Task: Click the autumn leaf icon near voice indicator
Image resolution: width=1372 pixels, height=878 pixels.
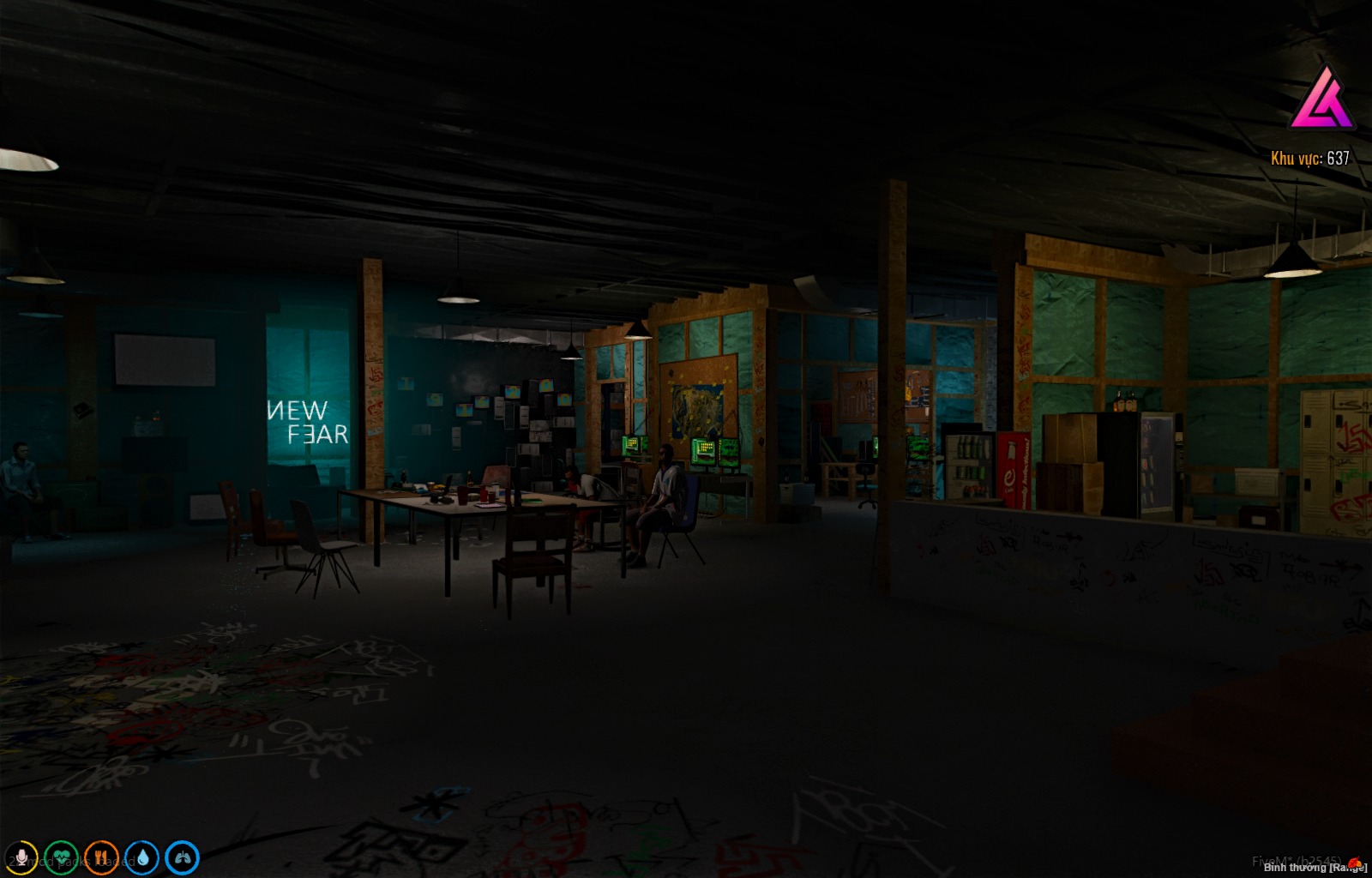Action: coord(1354,863)
